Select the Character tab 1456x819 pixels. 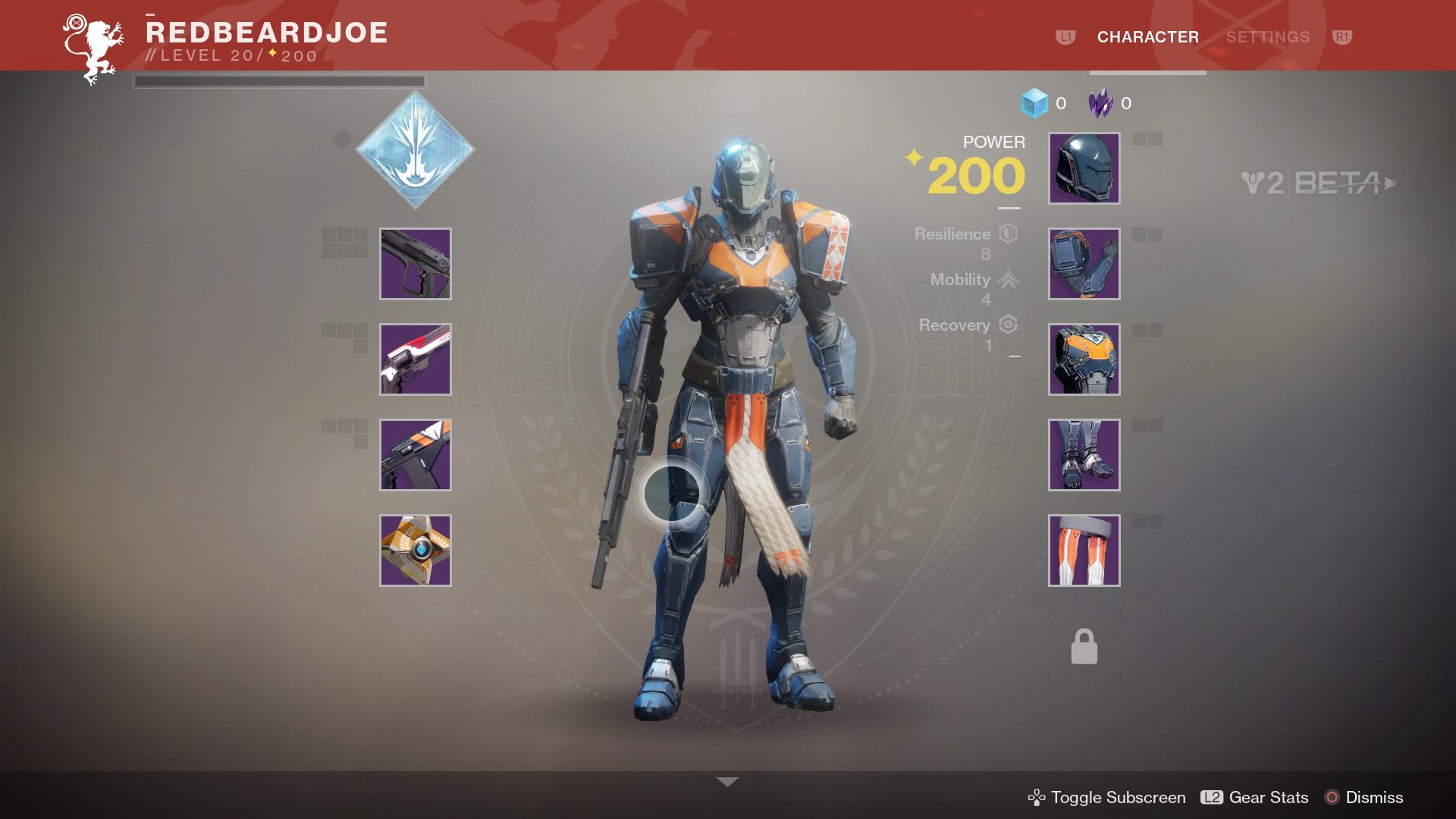click(x=1147, y=36)
